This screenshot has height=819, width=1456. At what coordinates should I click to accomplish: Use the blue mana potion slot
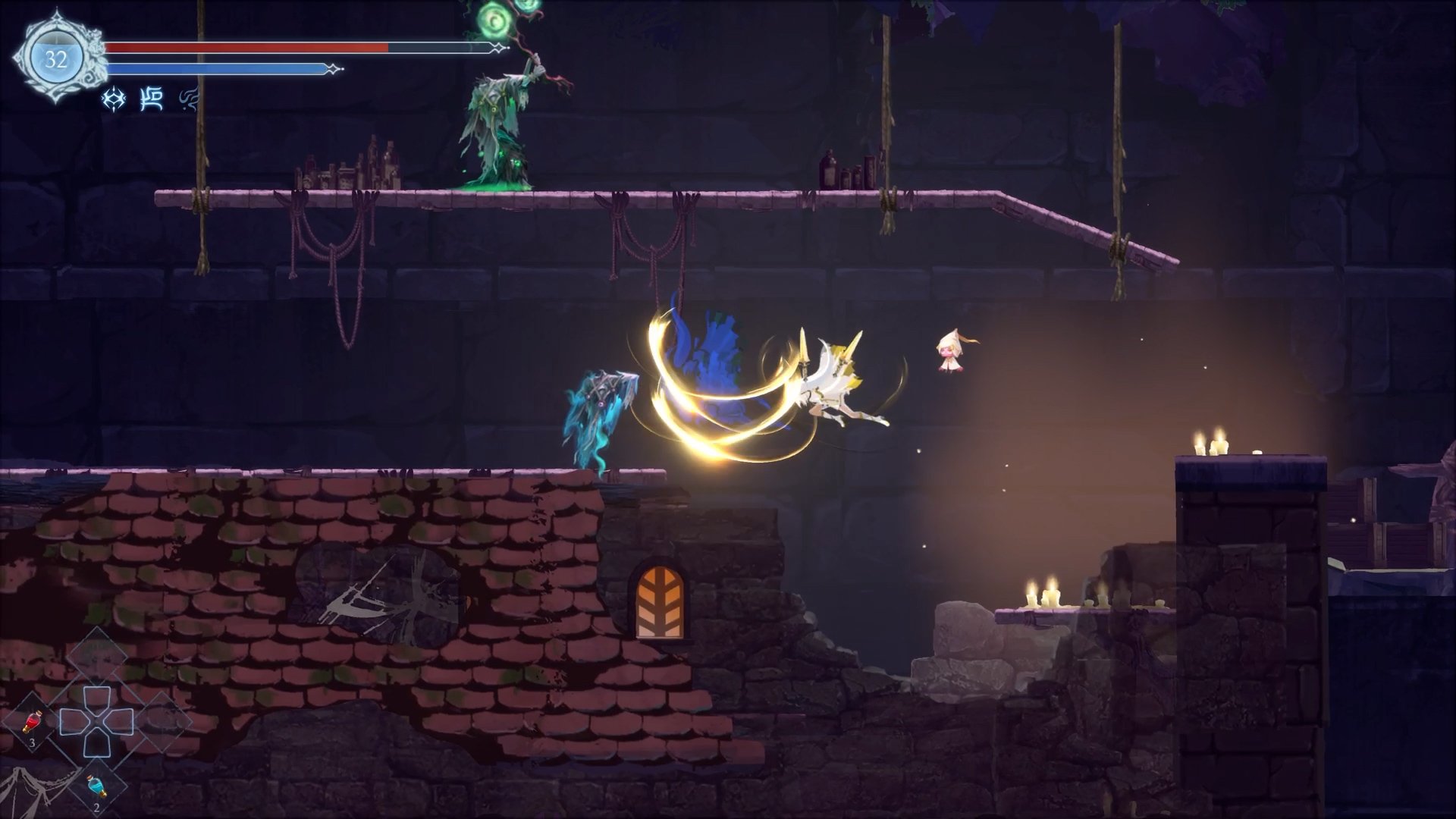click(x=96, y=789)
